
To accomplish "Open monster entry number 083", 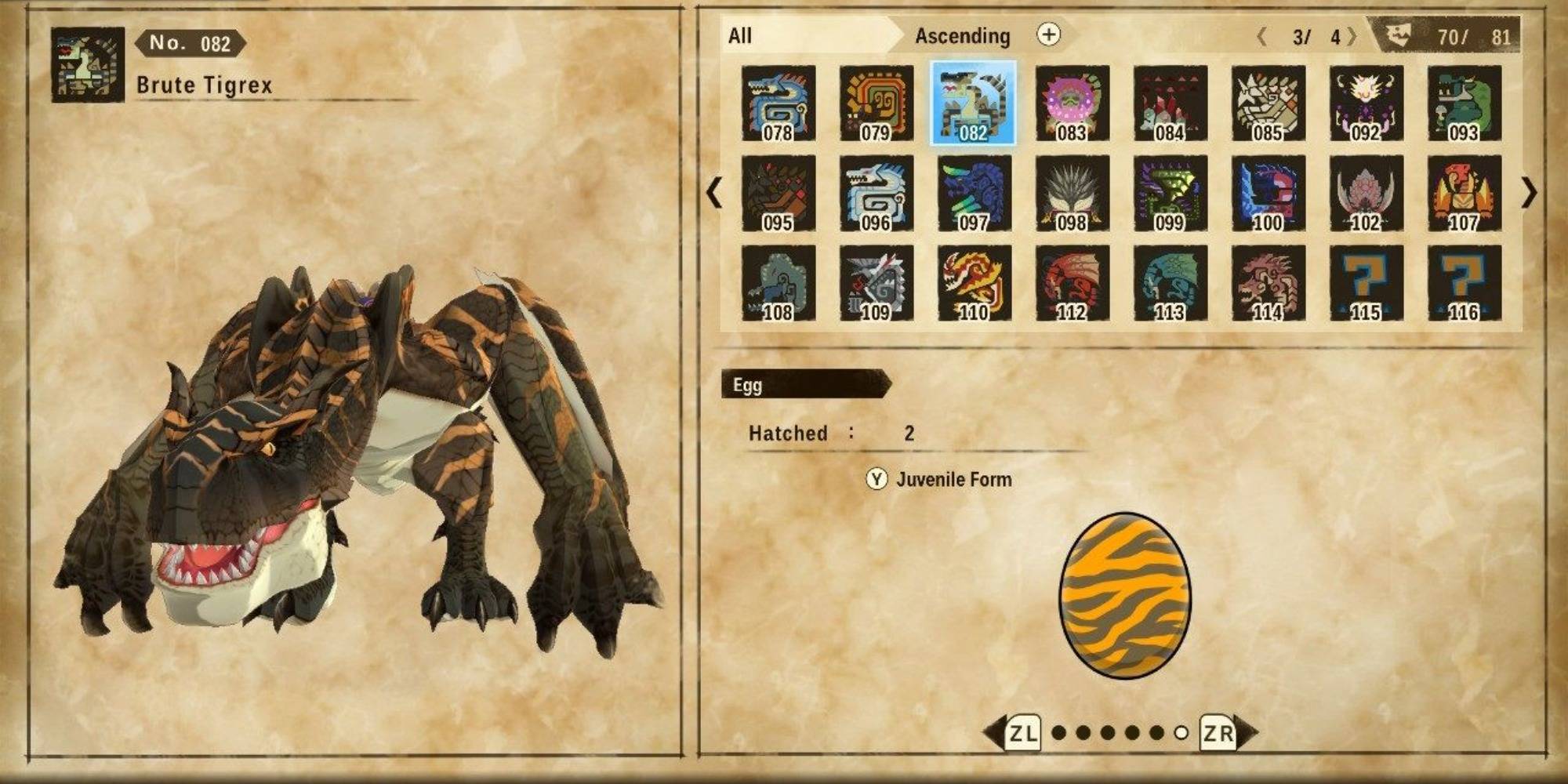I will [x=1072, y=103].
